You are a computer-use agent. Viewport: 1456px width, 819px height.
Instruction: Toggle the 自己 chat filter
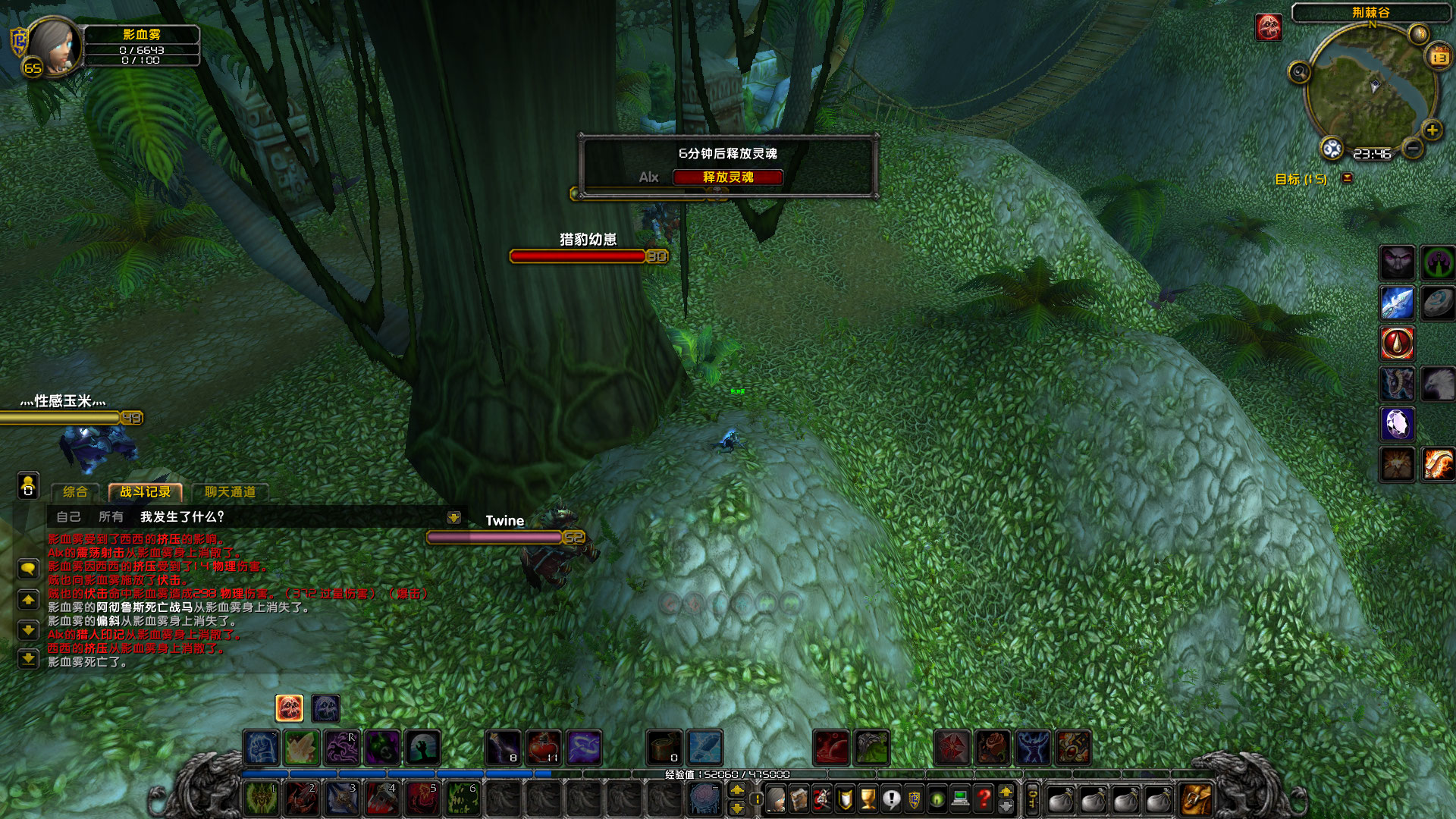point(68,517)
